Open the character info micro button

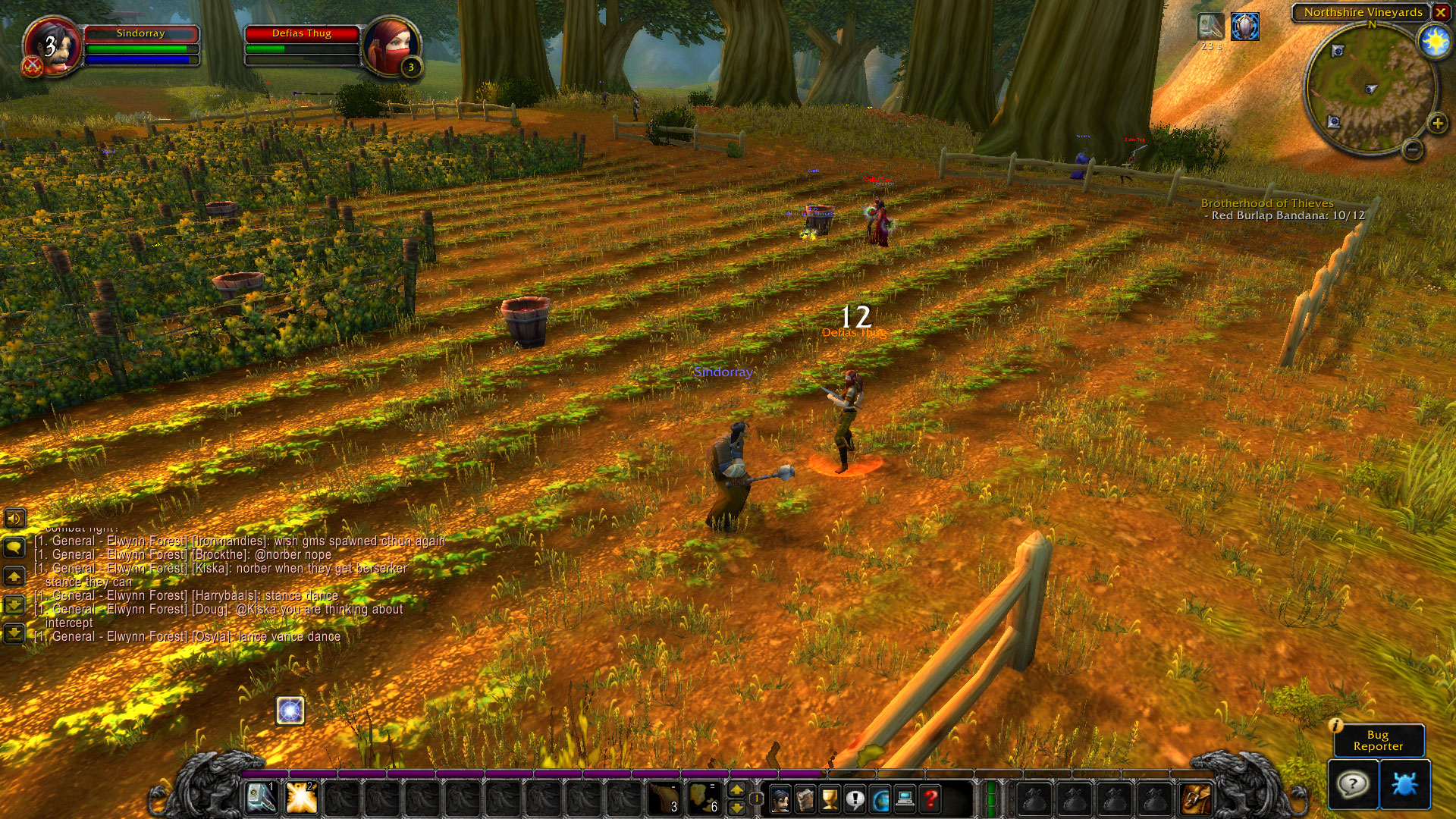click(780, 799)
